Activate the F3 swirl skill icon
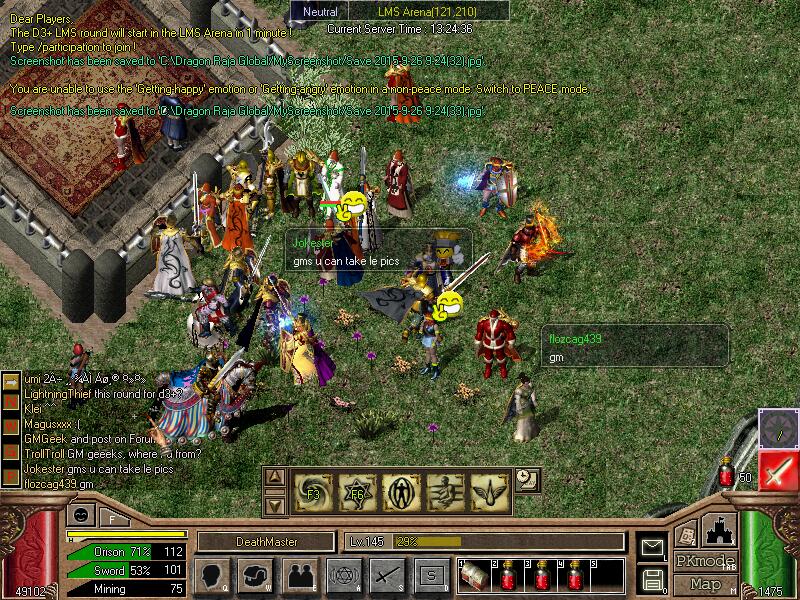The height and width of the screenshot is (600, 800). coord(312,489)
